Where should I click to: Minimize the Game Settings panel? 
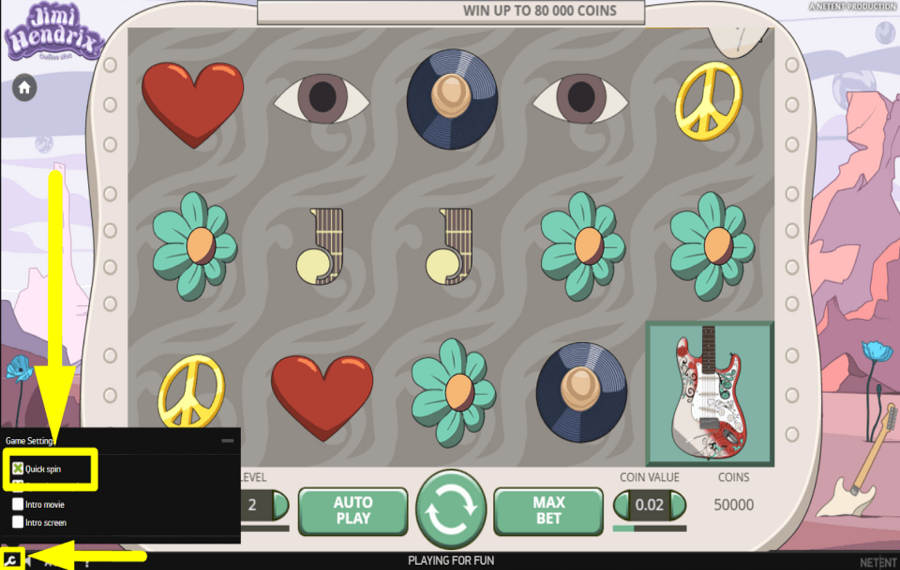pos(227,440)
